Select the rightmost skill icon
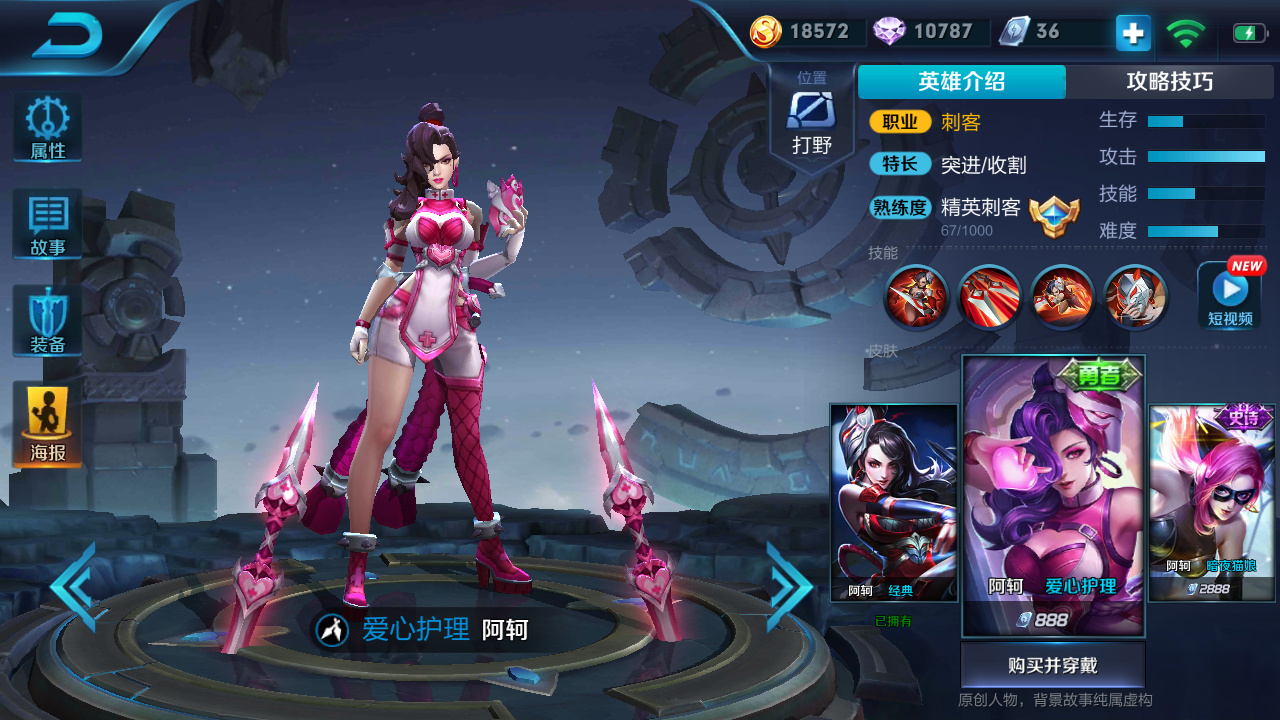1280x720 pixels. 1135,297
